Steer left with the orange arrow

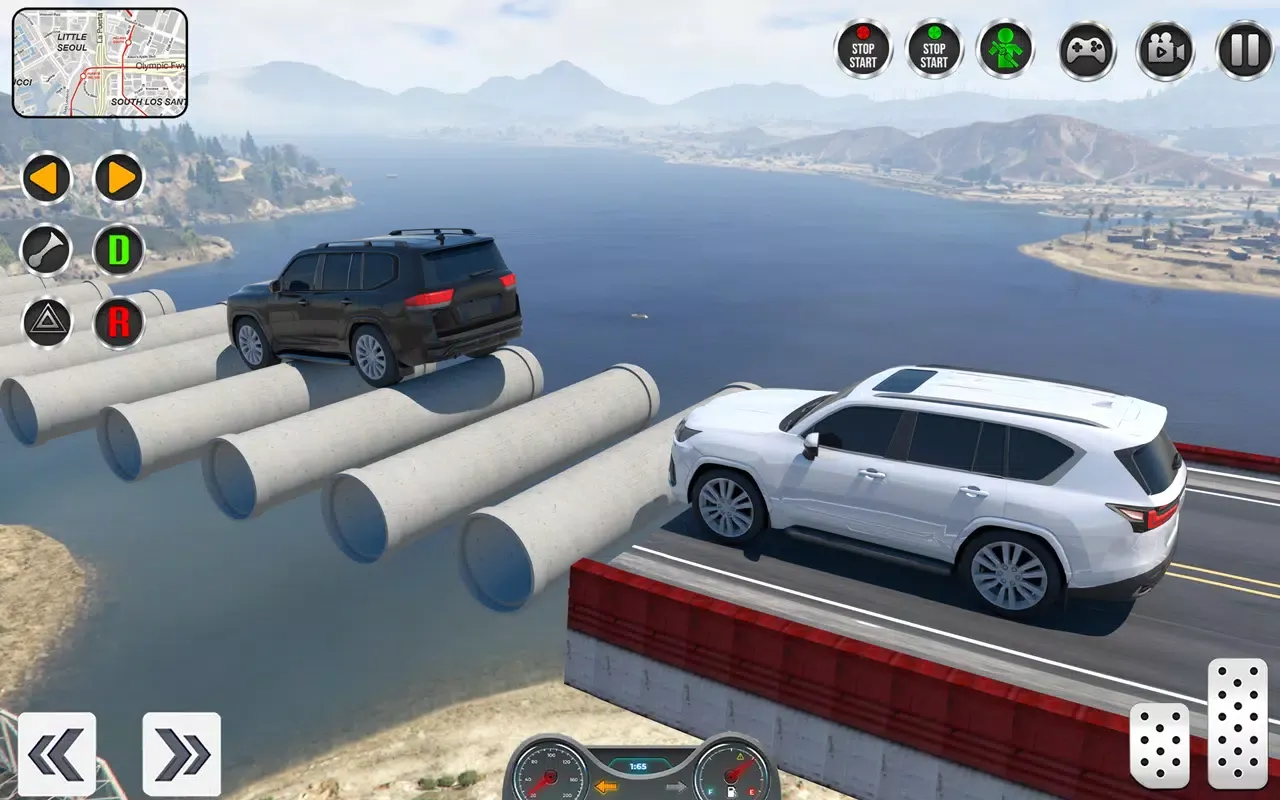(47, 180)
